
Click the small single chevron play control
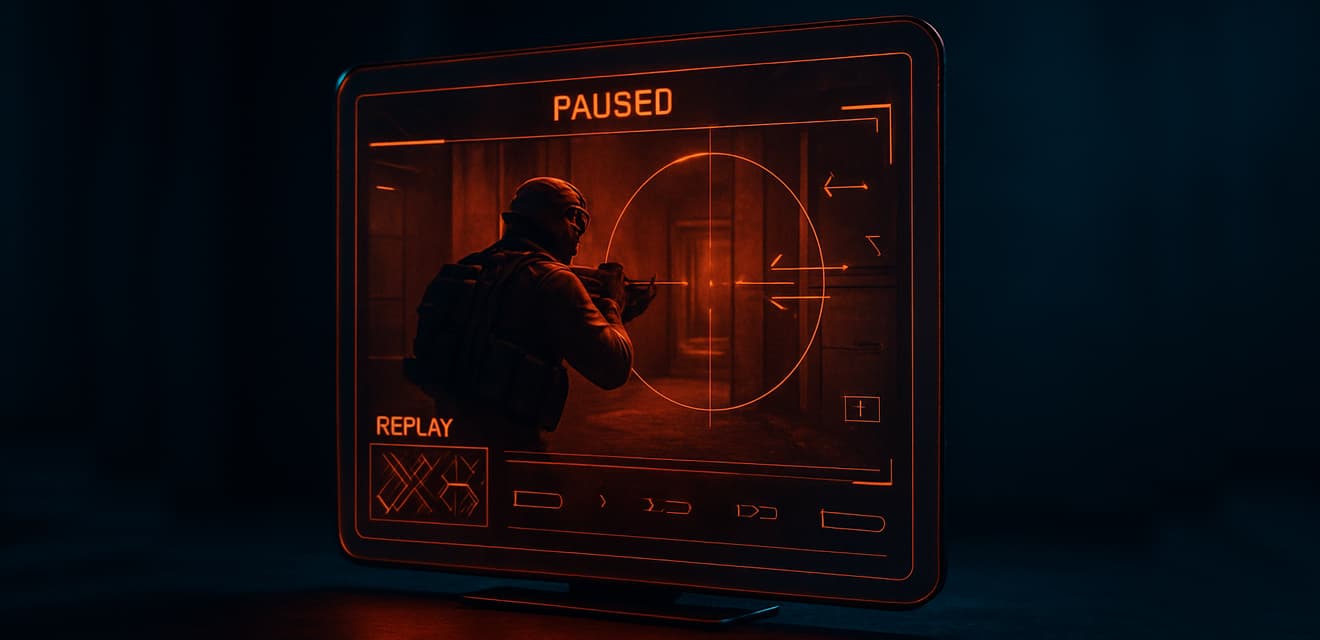pos(602,500)
